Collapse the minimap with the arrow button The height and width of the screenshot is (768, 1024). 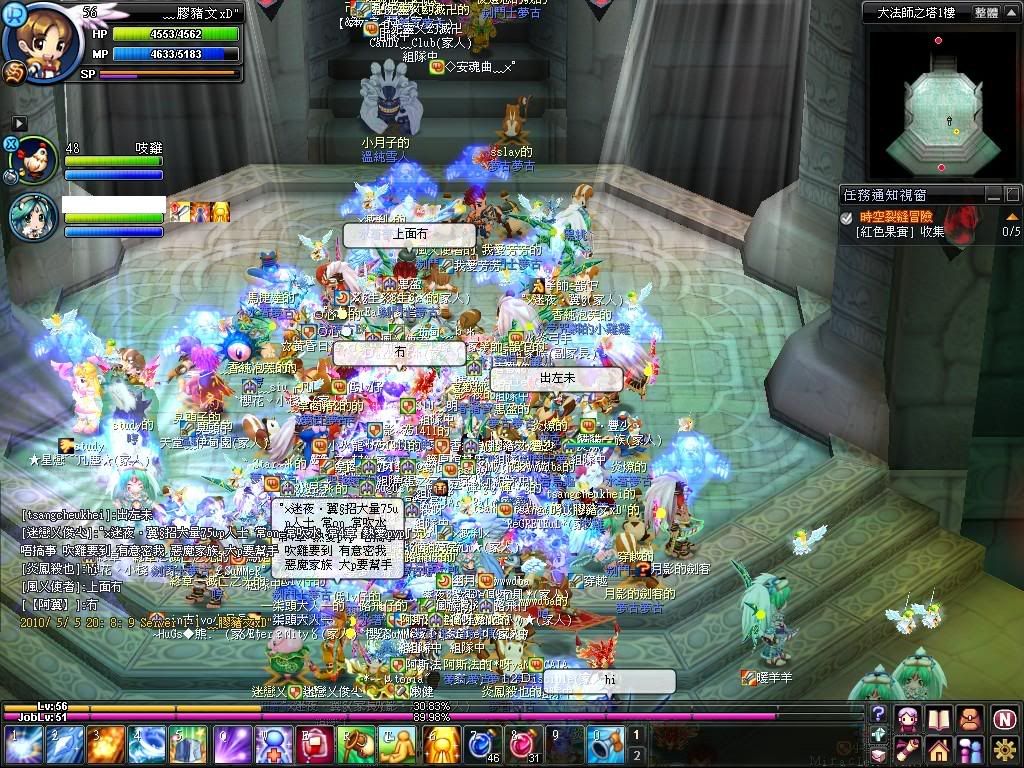click(x=1011, y=13)
